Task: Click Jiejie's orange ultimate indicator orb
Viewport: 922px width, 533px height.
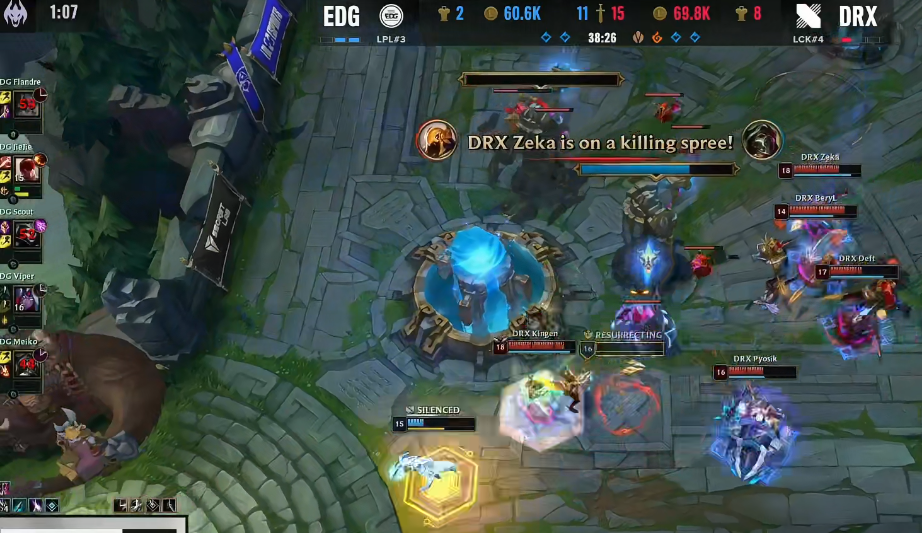Action: pos(42,161)
